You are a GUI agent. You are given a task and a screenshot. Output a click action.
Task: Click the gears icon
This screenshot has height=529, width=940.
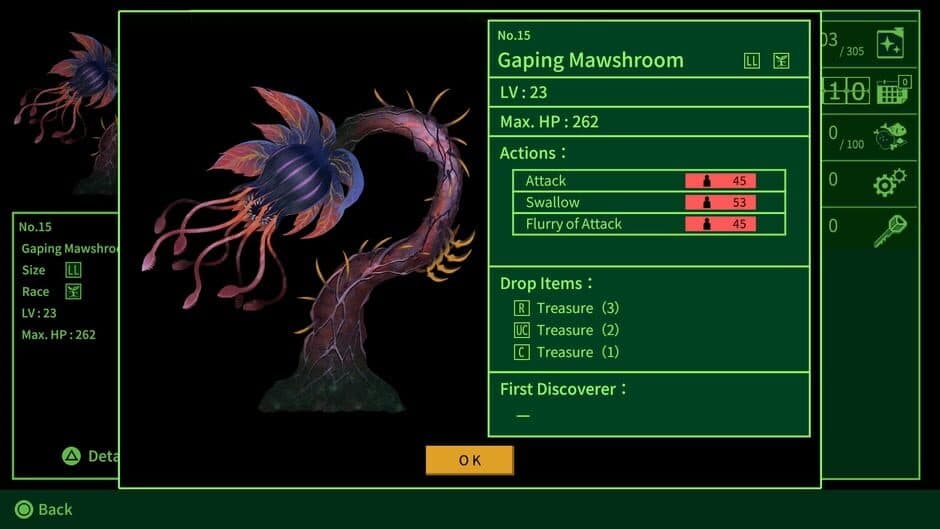click(x=889, y=182)
